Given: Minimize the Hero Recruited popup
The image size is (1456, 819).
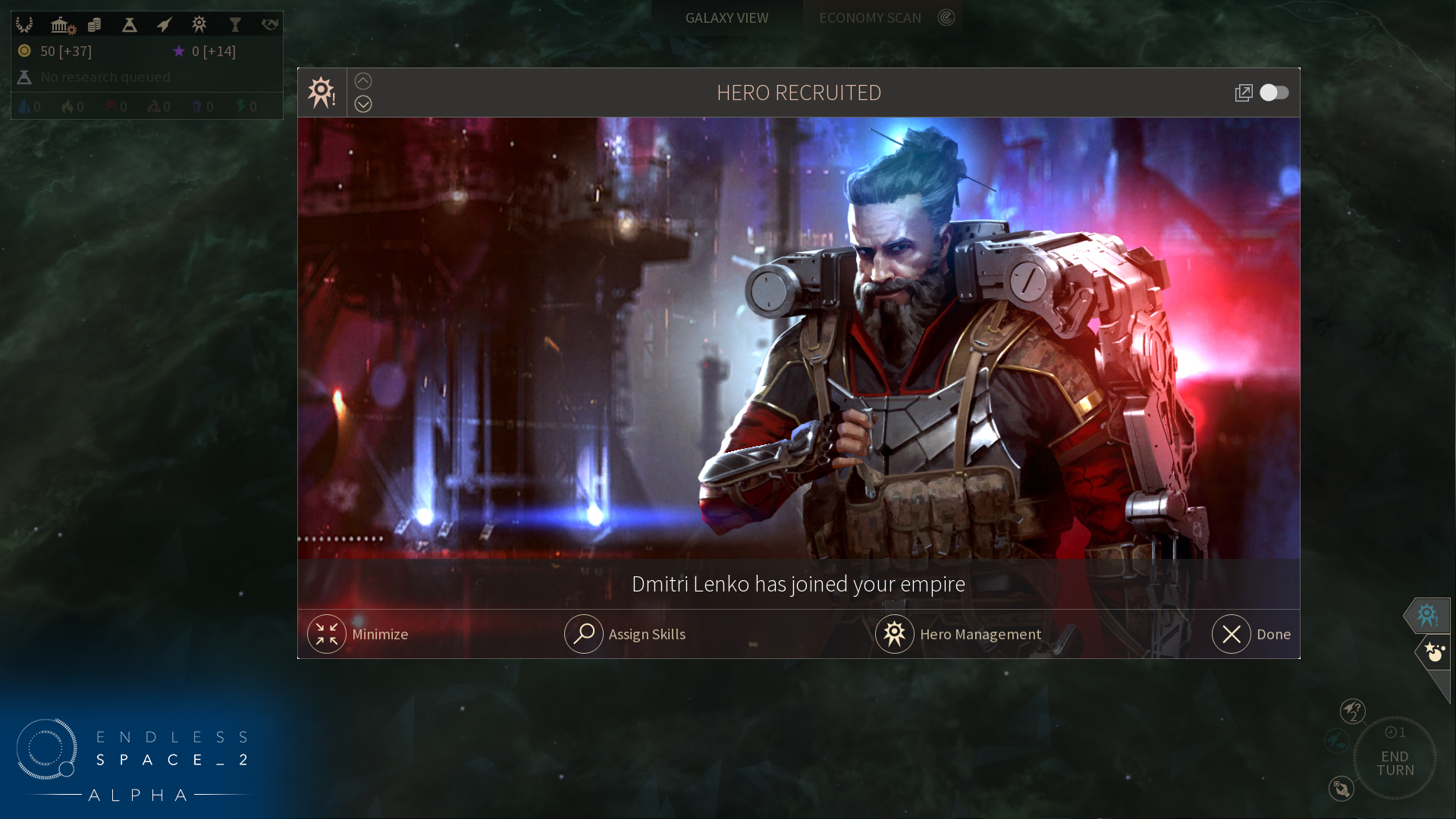Looking at the screenshot, I should tap(327, 634).
